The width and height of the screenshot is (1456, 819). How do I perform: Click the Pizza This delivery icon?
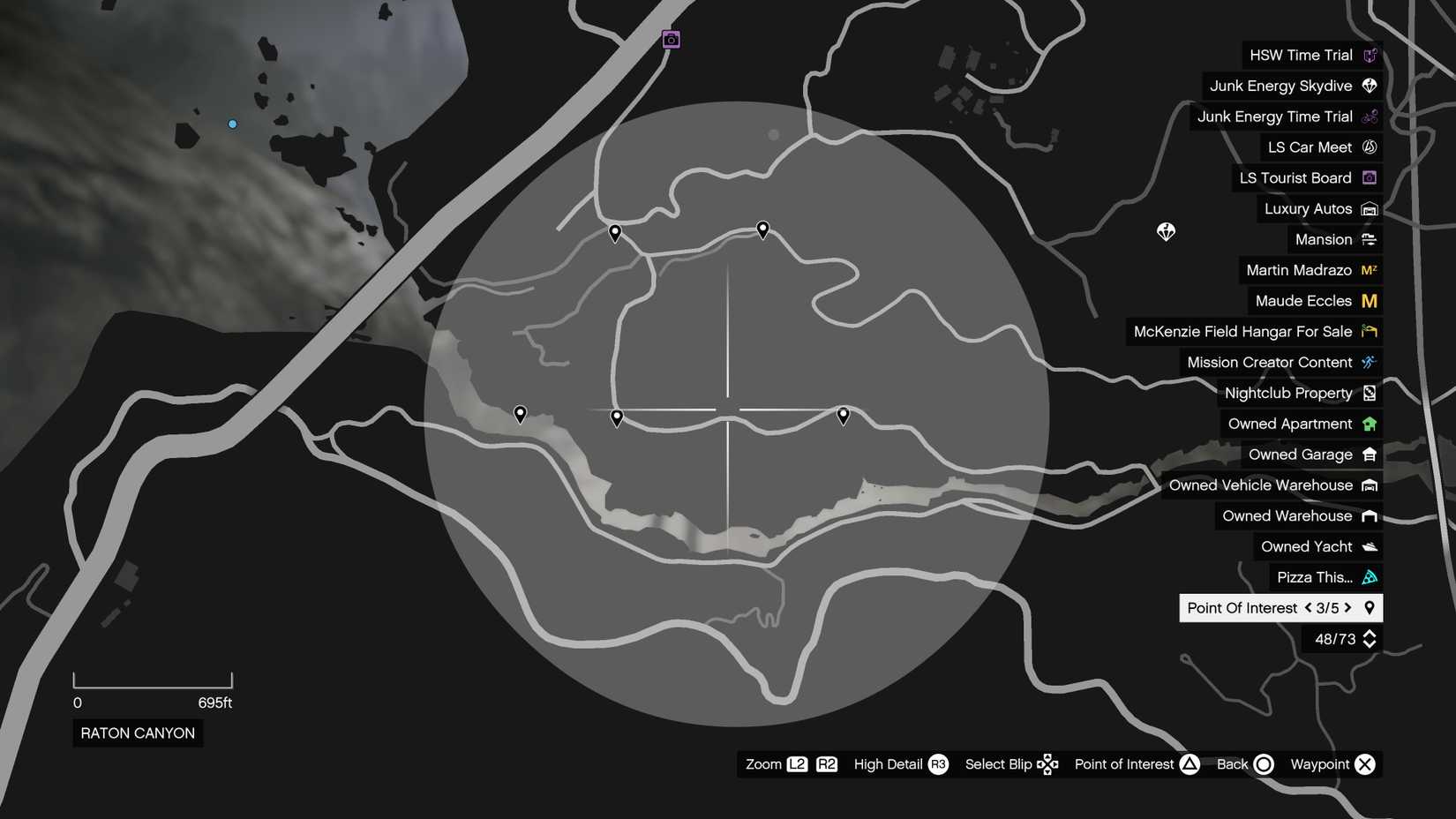(x=1369, y=577)
